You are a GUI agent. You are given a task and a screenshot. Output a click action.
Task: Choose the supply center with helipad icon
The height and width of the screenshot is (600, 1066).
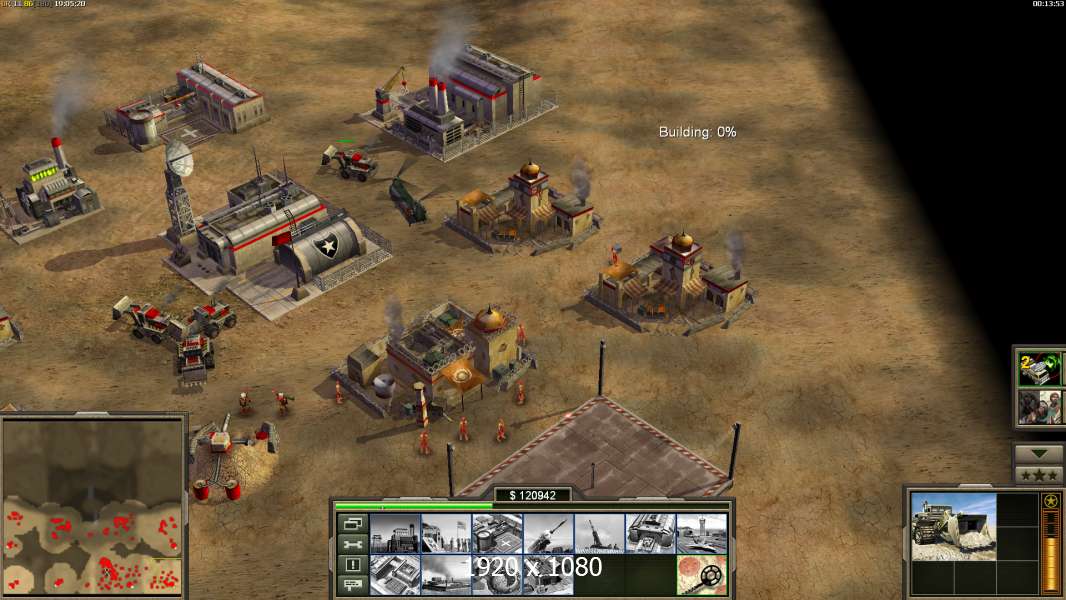click(497, 533)
